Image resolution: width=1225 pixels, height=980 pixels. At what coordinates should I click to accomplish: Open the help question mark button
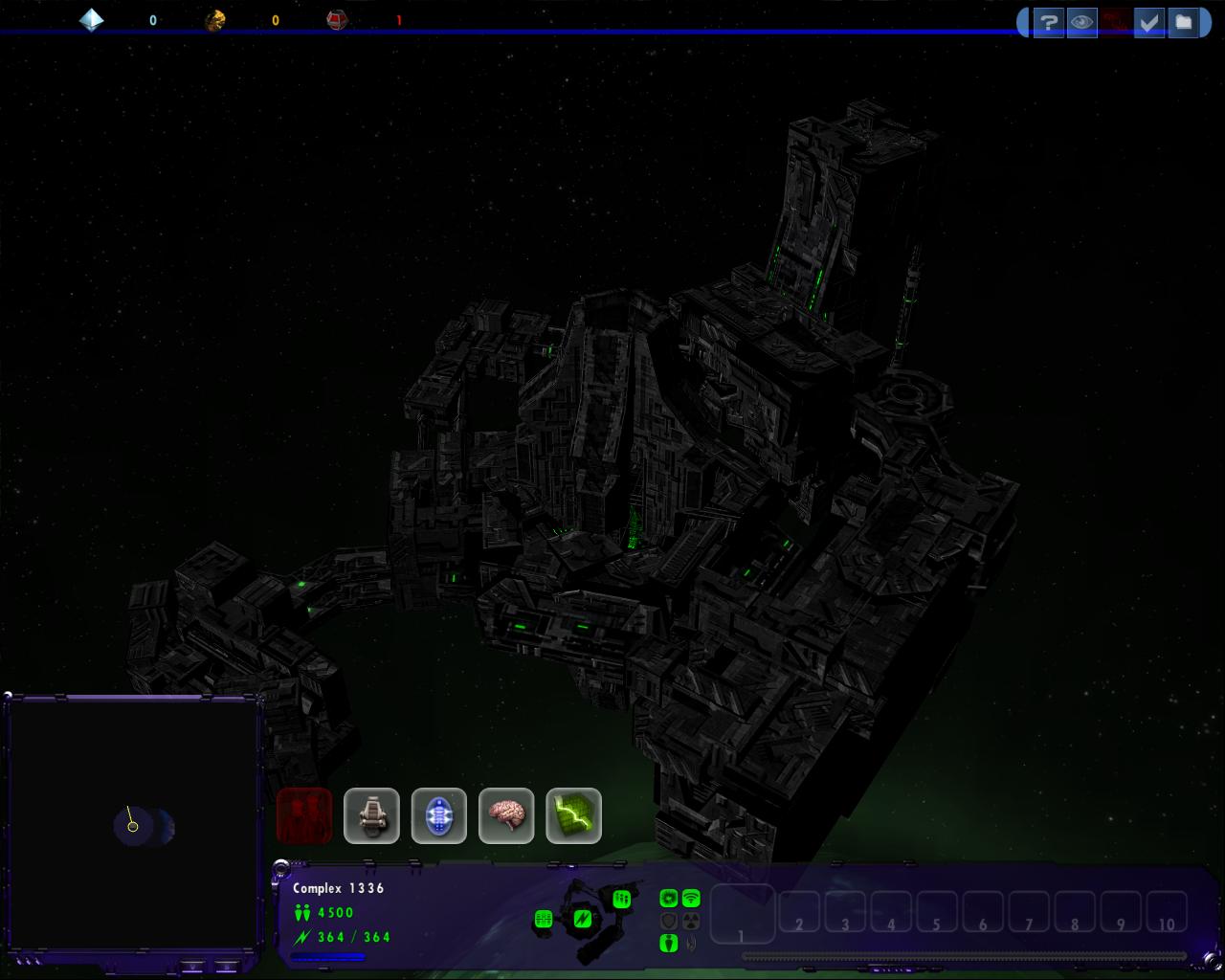[x=1049, y=22]
